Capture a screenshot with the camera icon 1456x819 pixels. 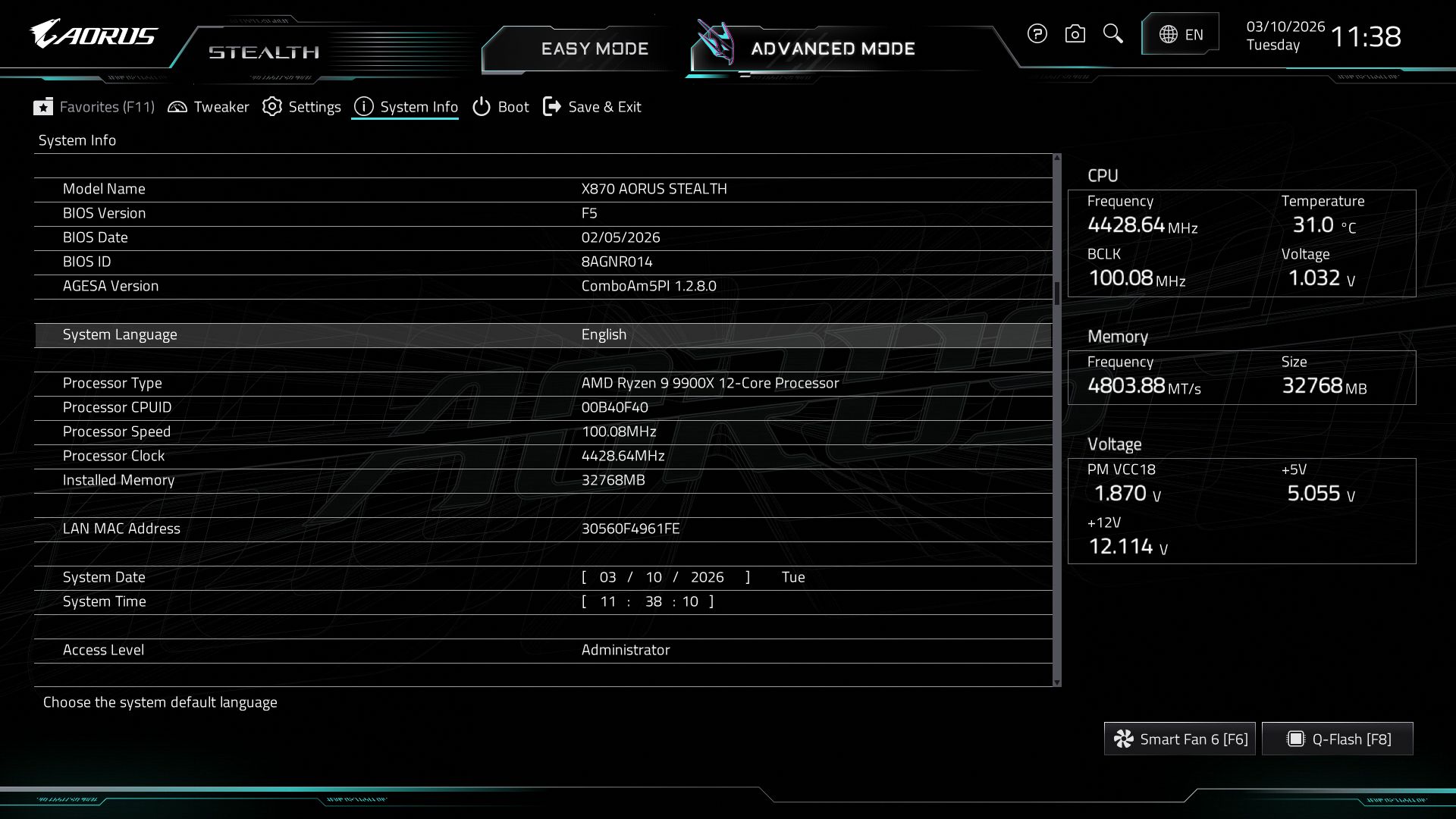[x=1075, y=33]
